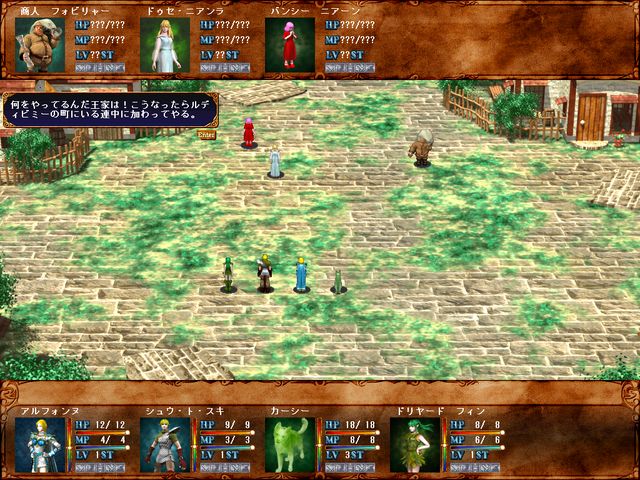
Task: Click the Enter button on the dialogue box
Action: click(206, 133)
